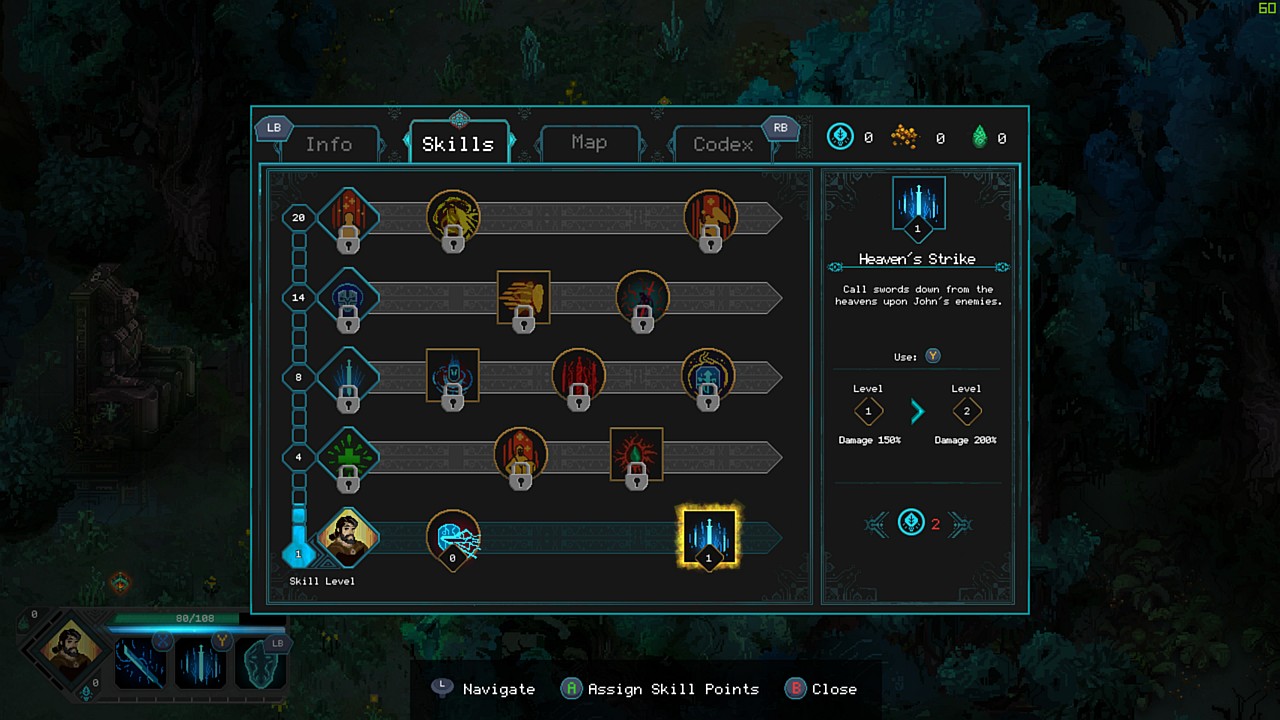Viewport: 1280px width, 720px height.
Task: Select John's portrait node in the skill tree
Action: [348, 537]
